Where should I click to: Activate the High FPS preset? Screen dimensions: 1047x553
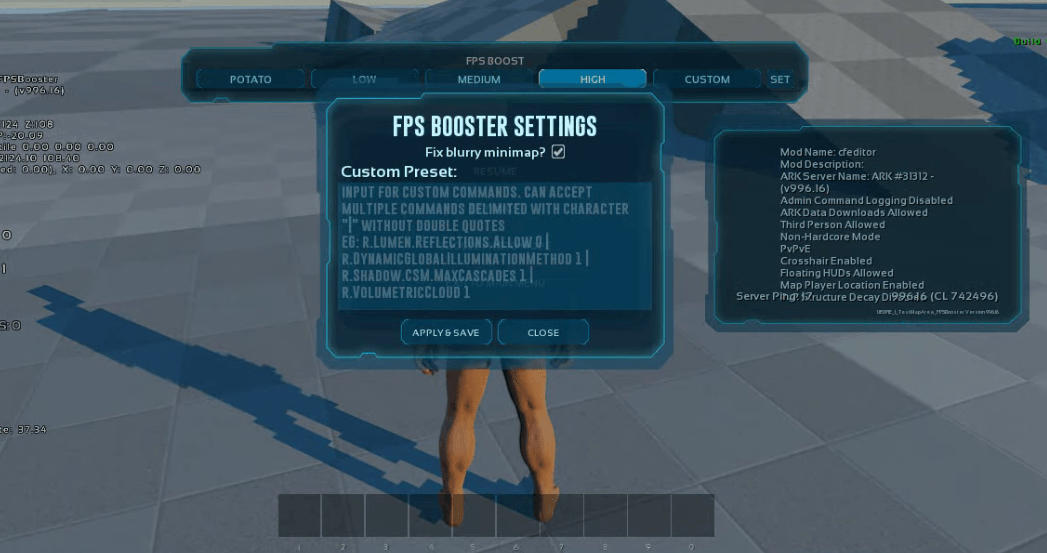592,79
